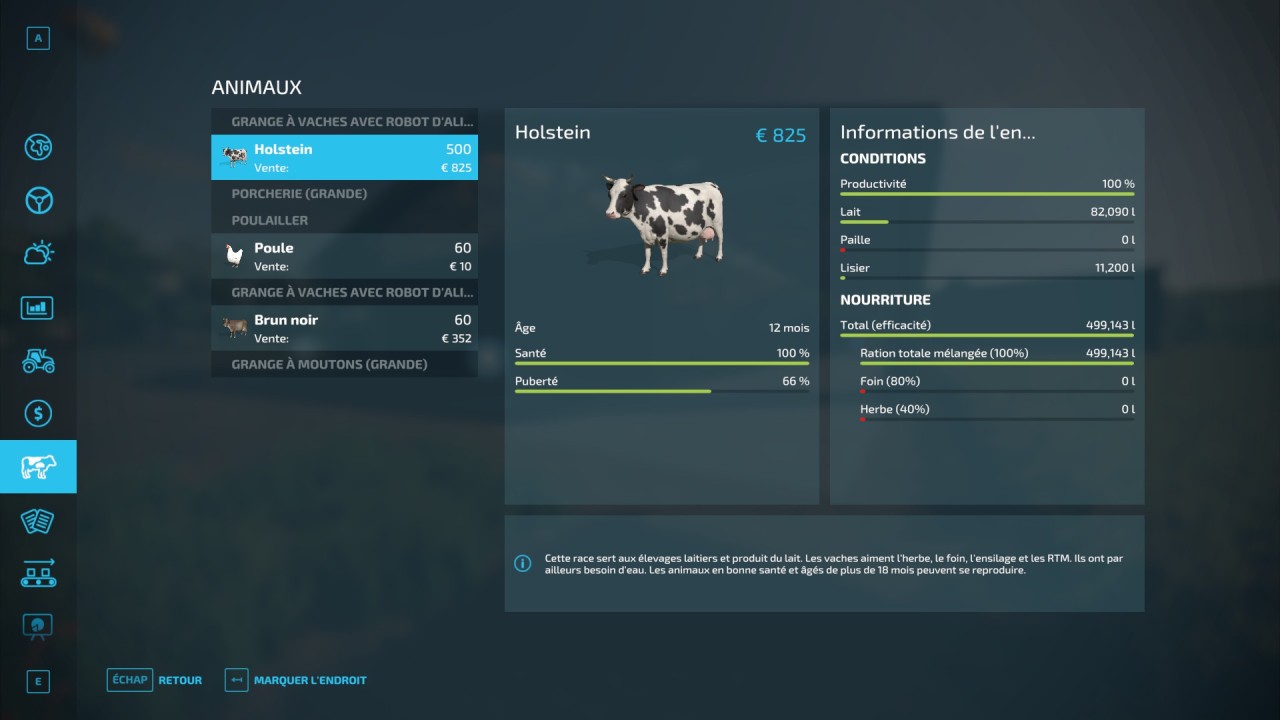Show the prices chart tab

38,307
